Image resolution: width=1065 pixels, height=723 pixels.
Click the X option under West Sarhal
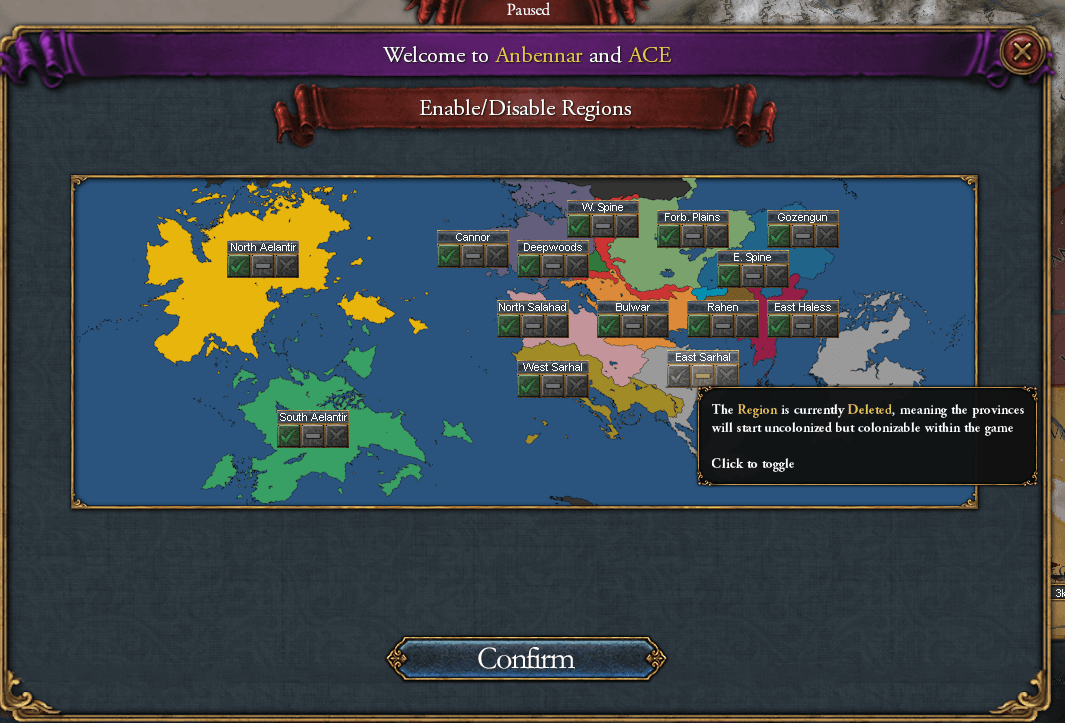tap(577, 386)
